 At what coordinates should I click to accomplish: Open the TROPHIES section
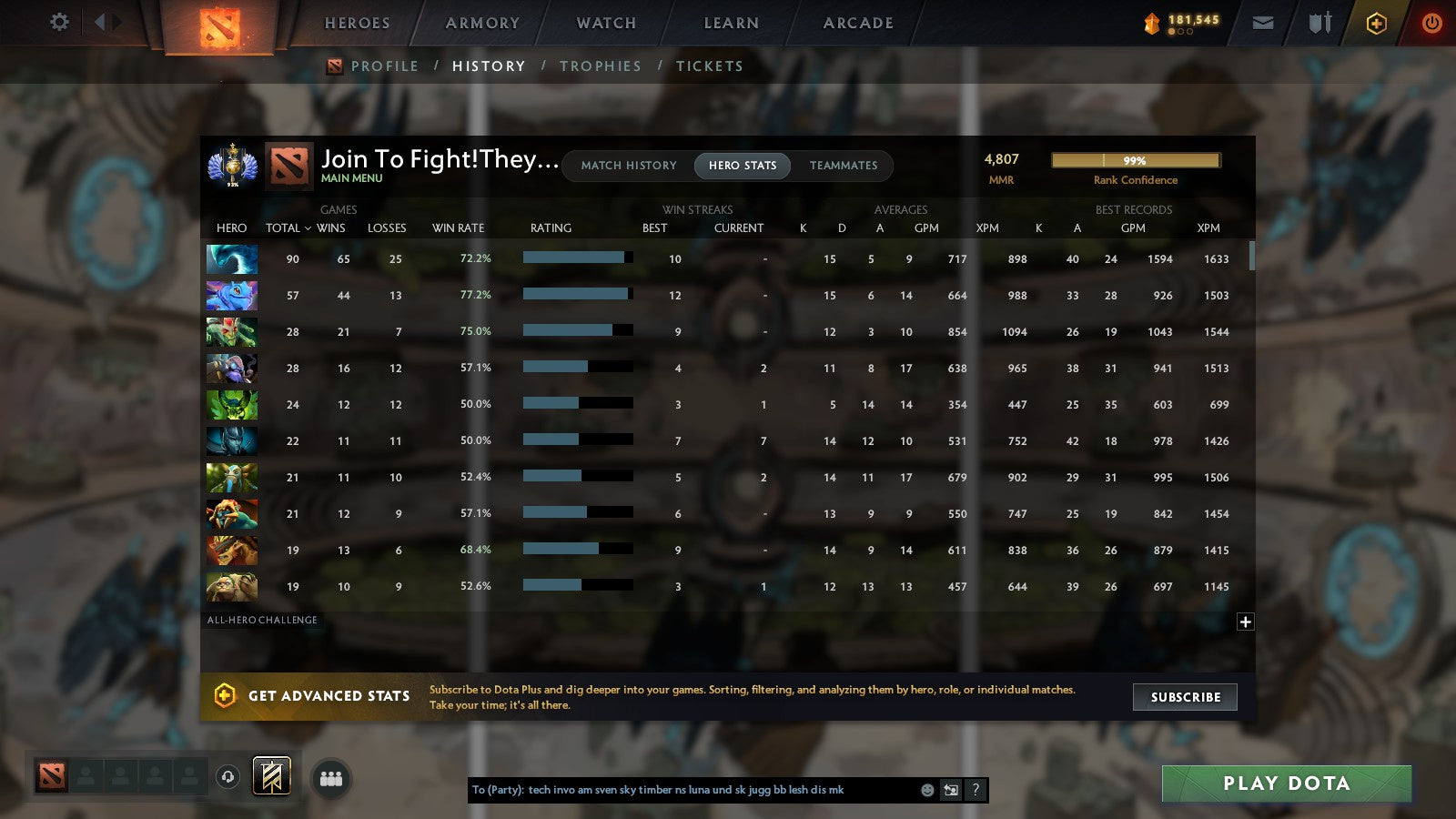pyautogui.click(x=601, y=66)
